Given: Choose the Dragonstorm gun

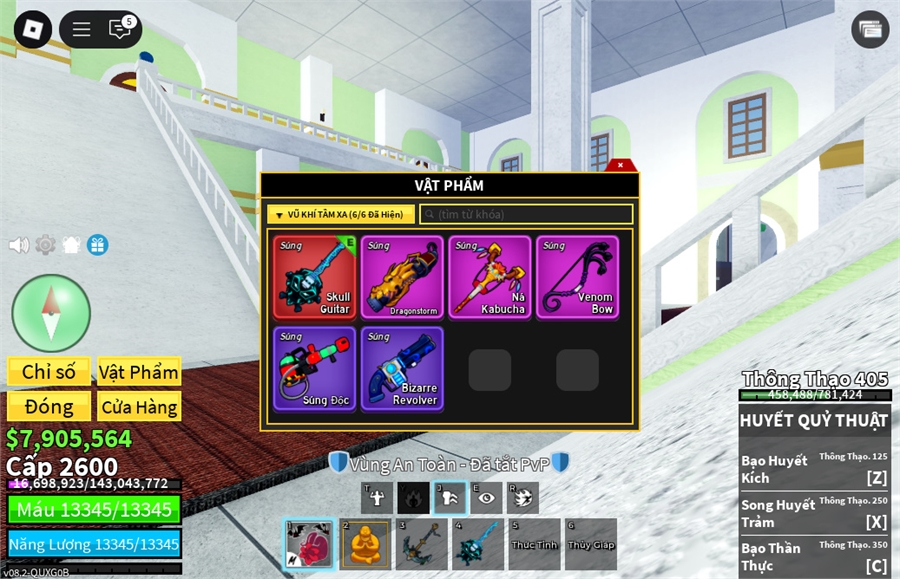Looking at the screenshot, I should point(402,277).
